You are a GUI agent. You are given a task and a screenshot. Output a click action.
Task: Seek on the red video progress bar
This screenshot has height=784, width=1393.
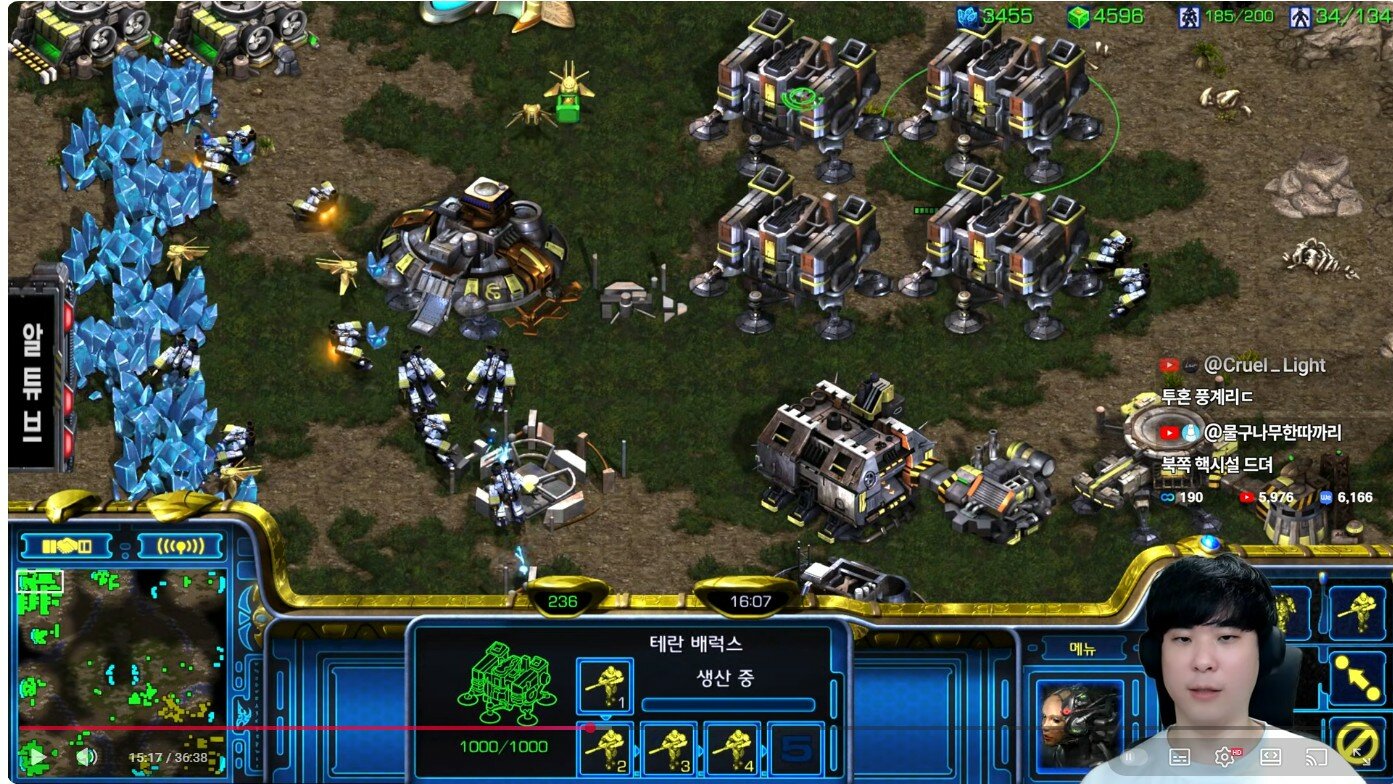click(300, 728)
